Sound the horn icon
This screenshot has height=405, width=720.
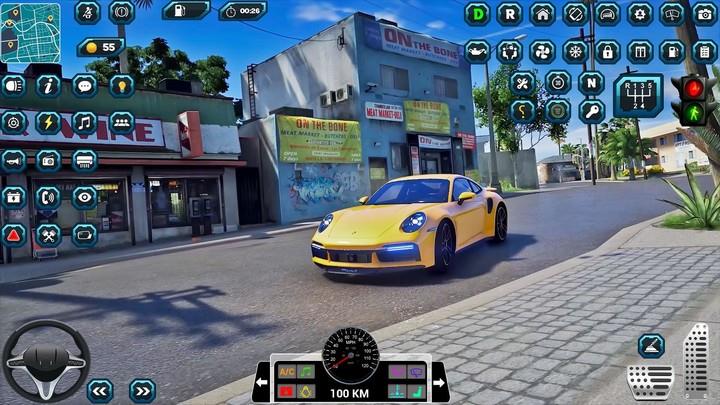pos(13,160)
